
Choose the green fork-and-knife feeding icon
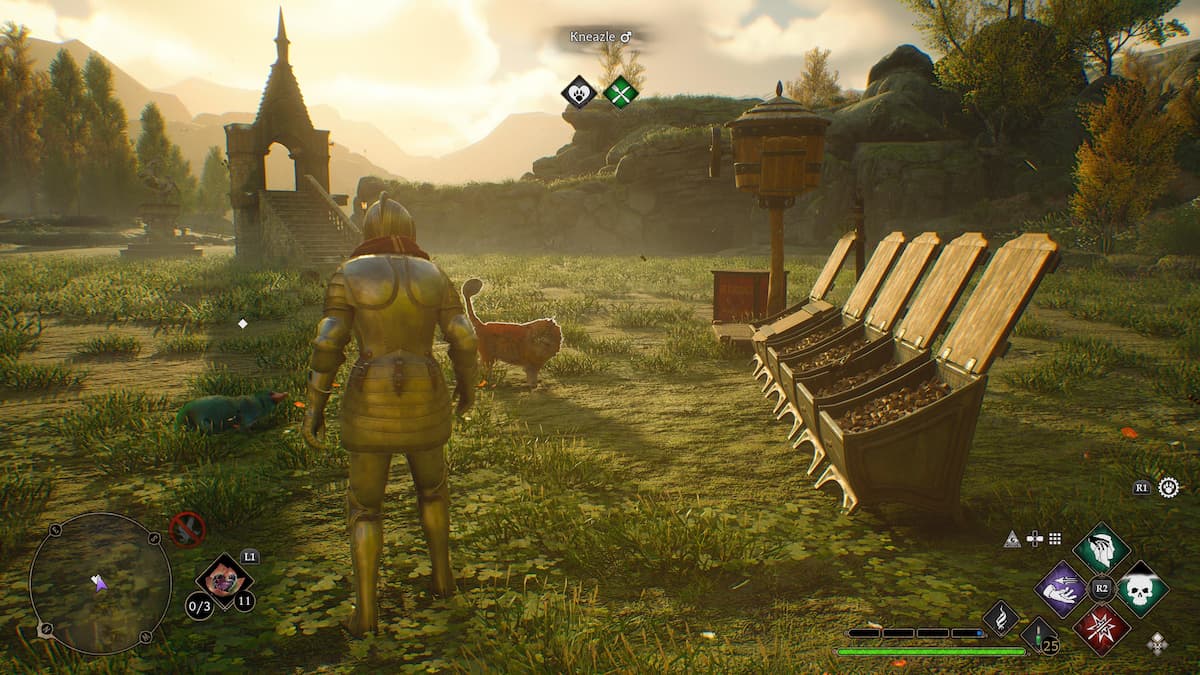point(620,93)
